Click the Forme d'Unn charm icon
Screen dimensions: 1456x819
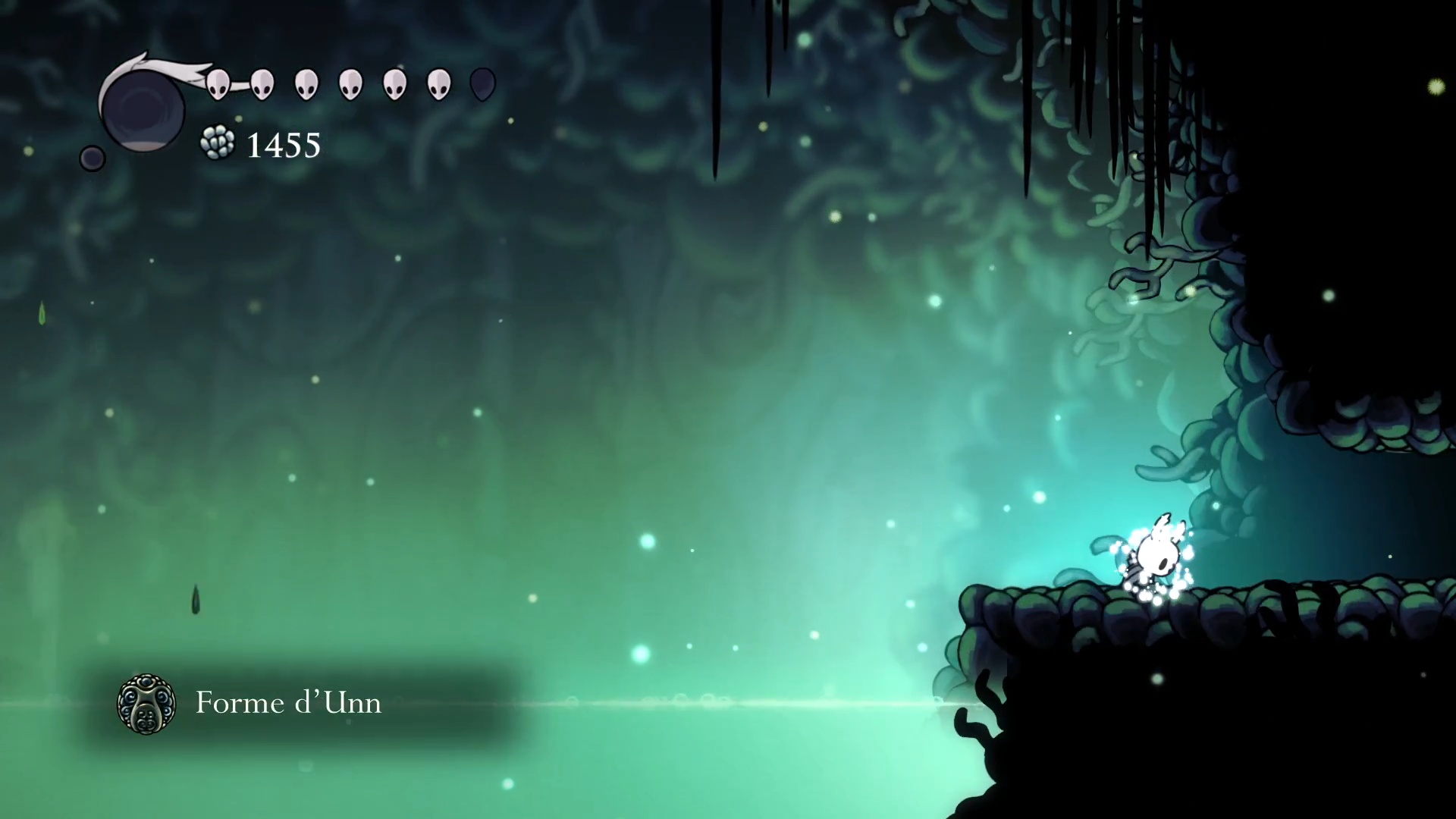coord(146,704)
